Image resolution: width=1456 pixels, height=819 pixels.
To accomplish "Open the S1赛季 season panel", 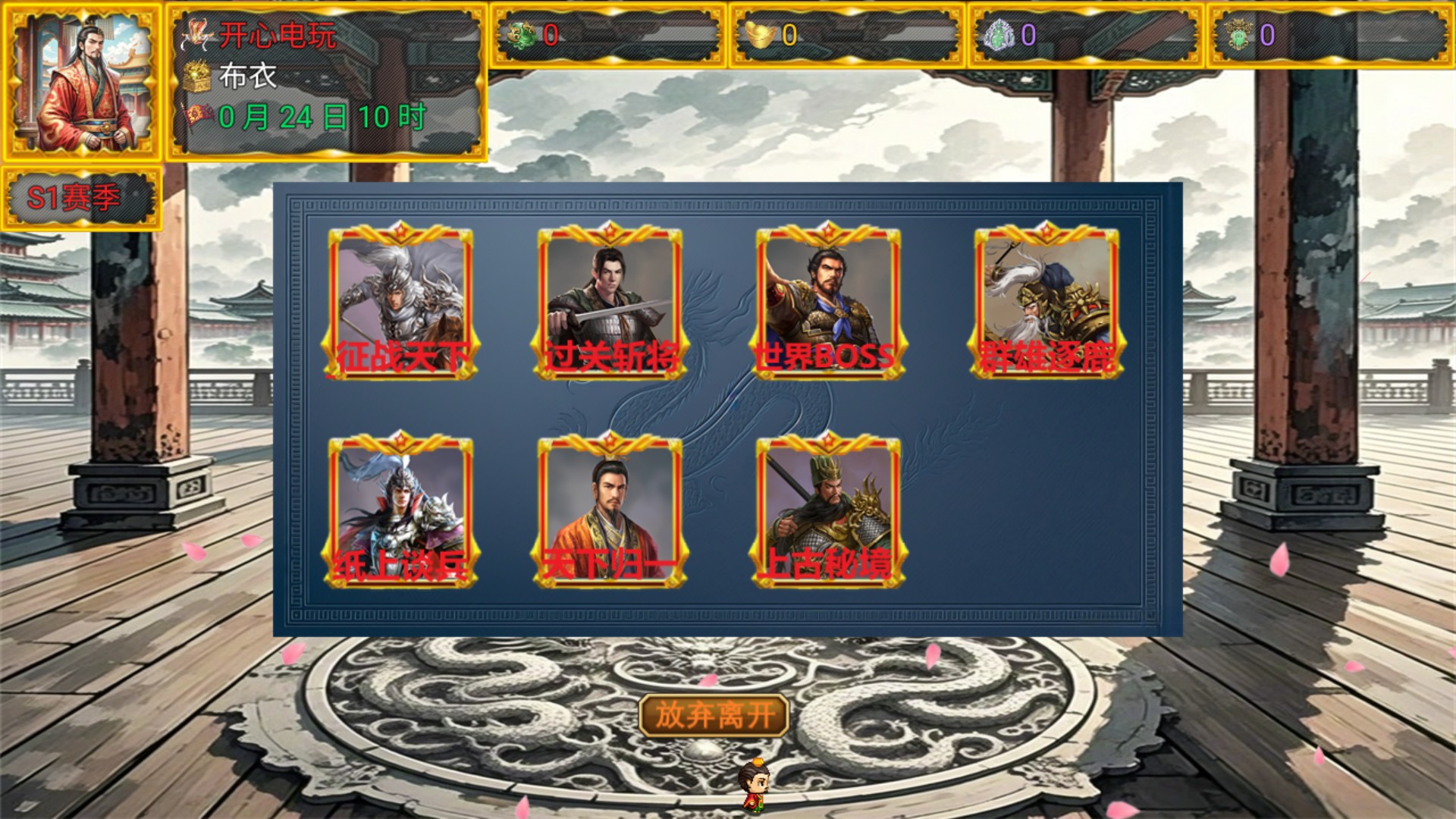I will click(80, 199).
